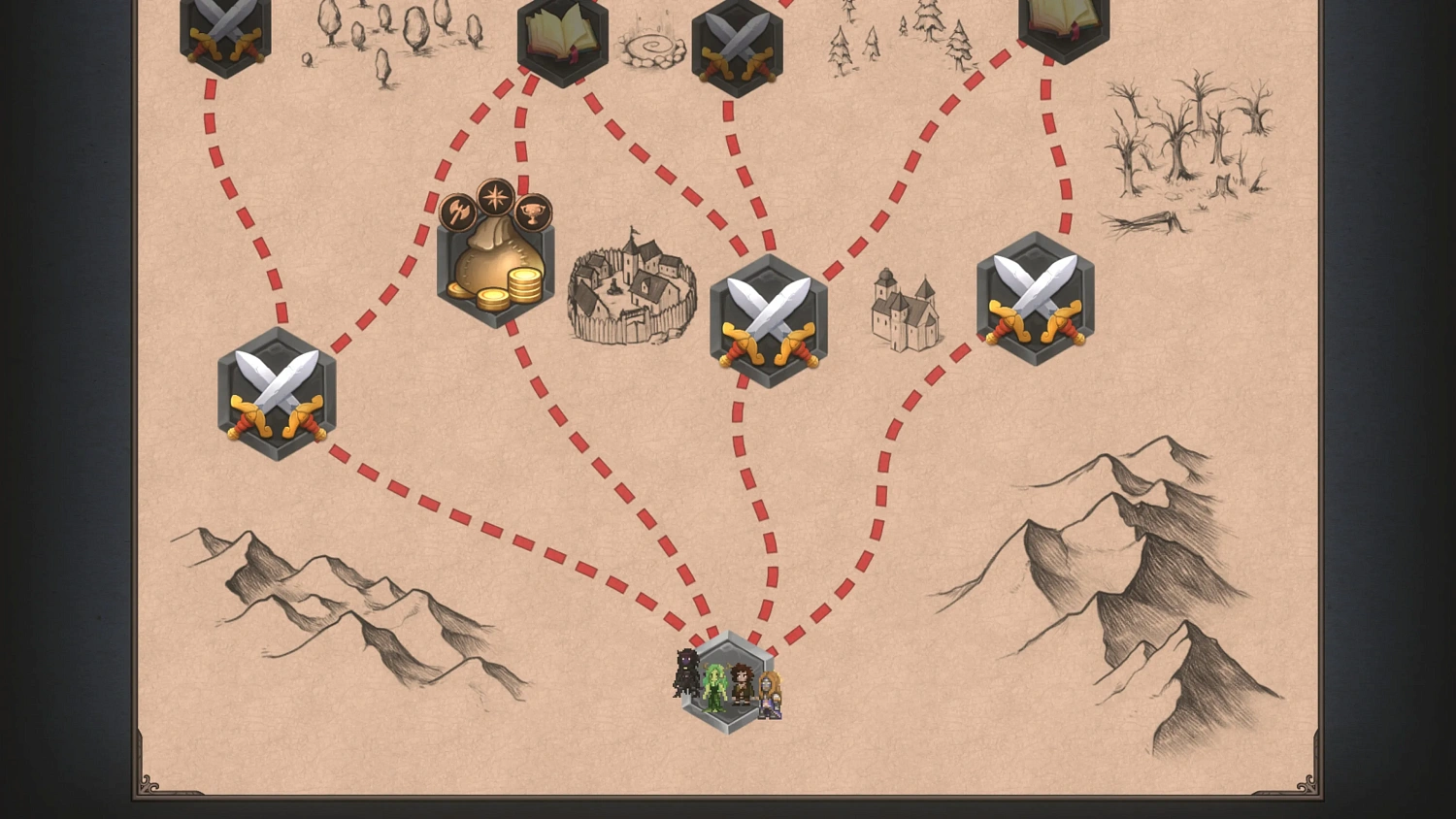
Task: Select the battle node beside the walled village
Action: click(x=770, y=318)
